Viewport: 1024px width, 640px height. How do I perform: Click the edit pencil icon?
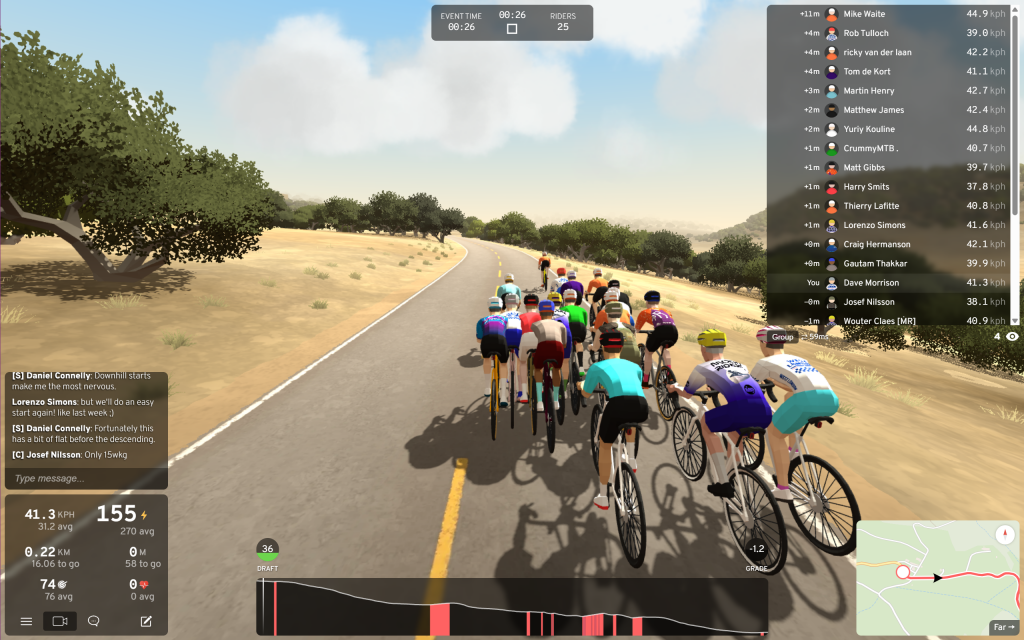click(x=146, y=621)
